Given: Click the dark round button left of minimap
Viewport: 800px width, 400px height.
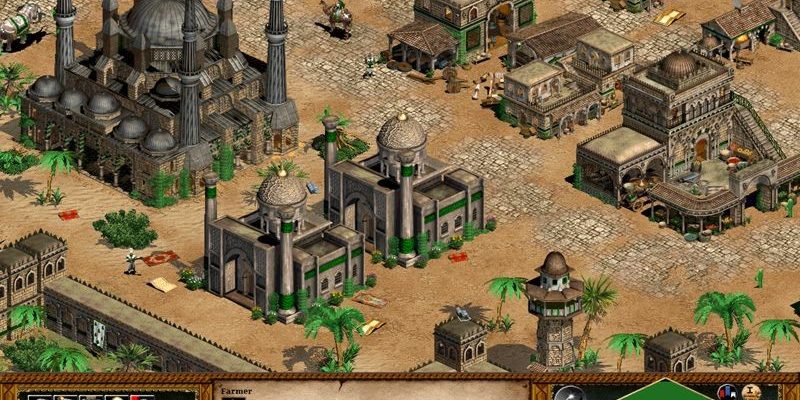Looking at the screenshot, I should (568, 393).
